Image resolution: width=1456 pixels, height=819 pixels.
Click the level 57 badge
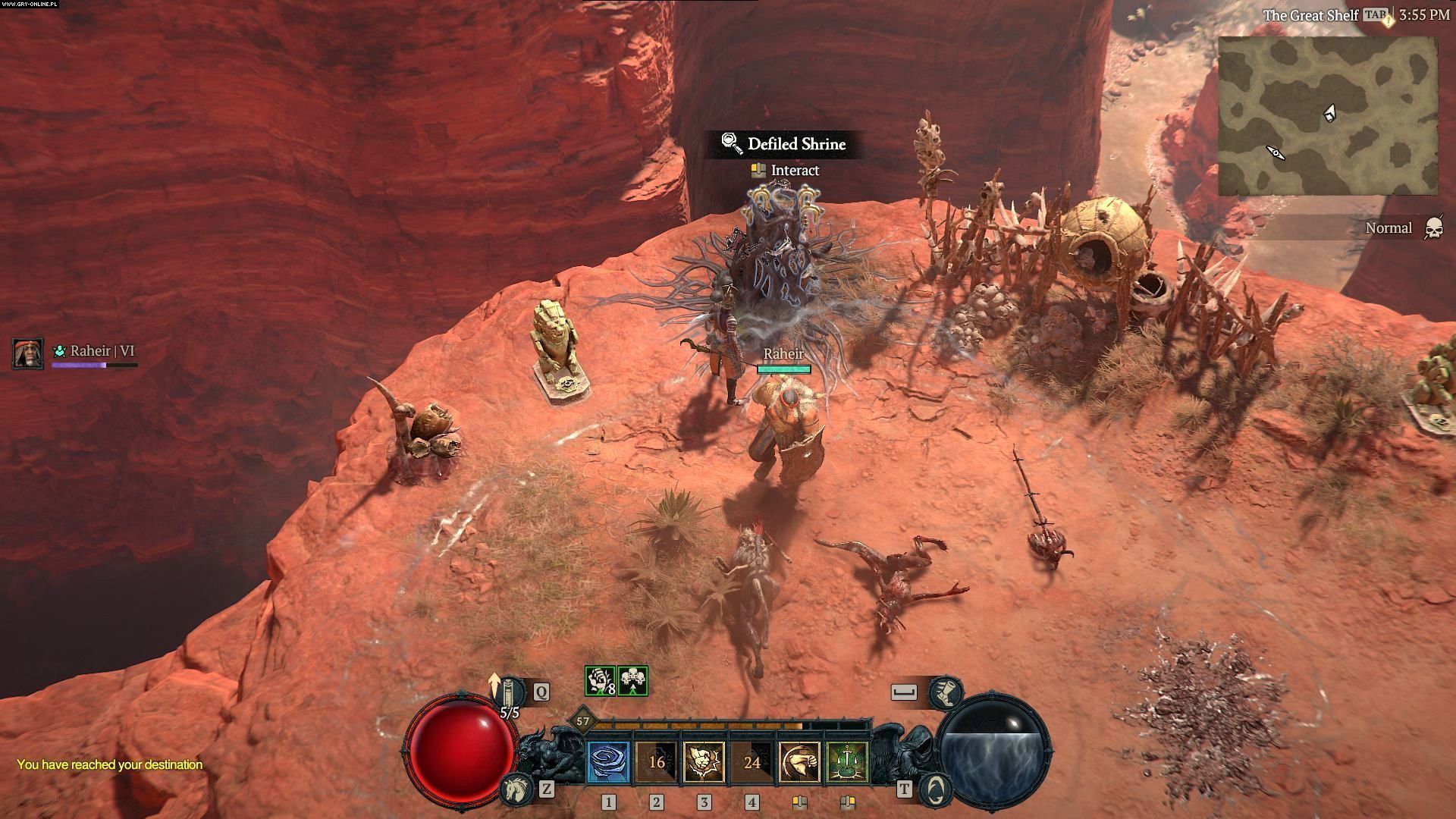[x=582, y=721]
